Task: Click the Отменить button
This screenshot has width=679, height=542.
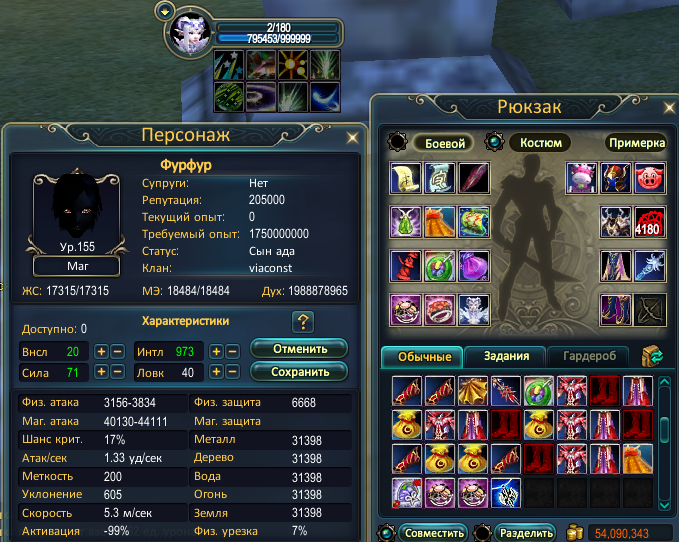Action: pyautogui.click(x=298, y=349)
